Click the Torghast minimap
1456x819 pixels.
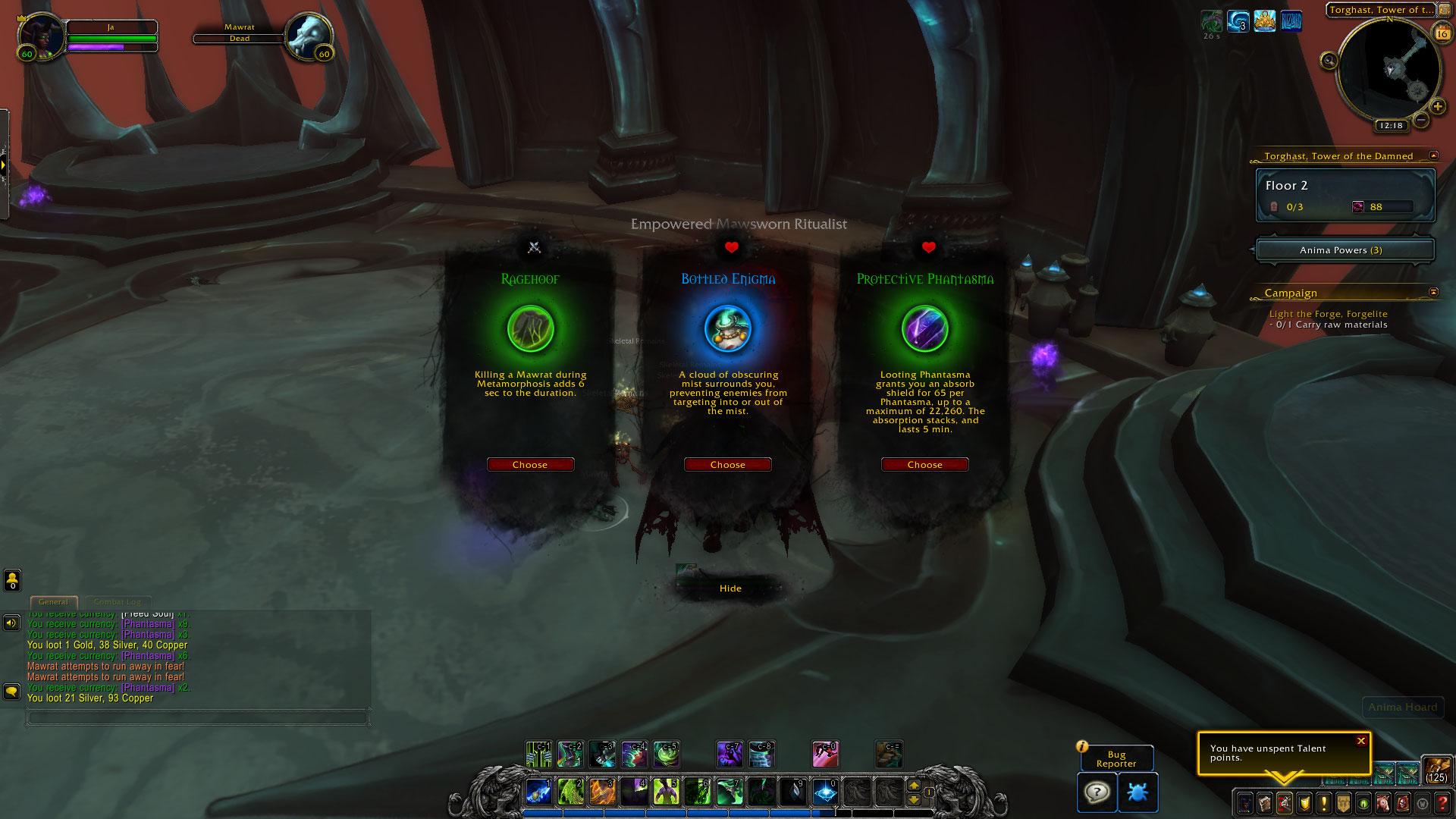1389,70
